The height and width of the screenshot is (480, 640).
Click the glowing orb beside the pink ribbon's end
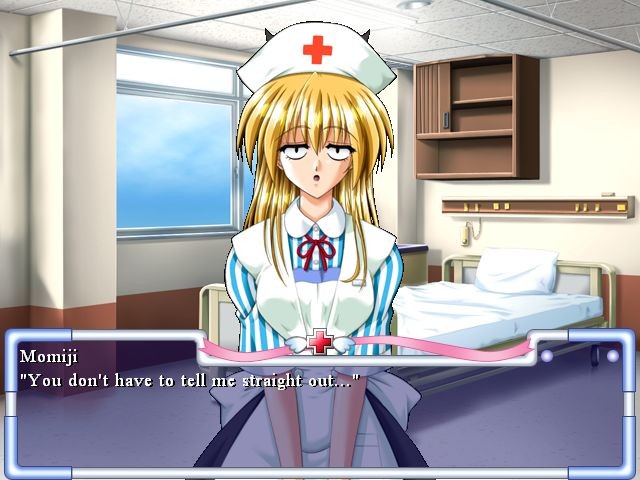(547, 355)
